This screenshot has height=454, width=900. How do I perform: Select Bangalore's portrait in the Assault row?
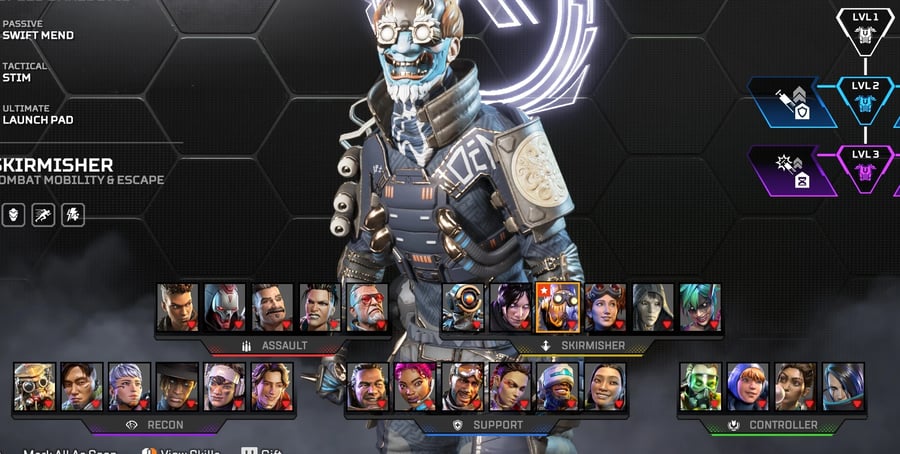177,307
